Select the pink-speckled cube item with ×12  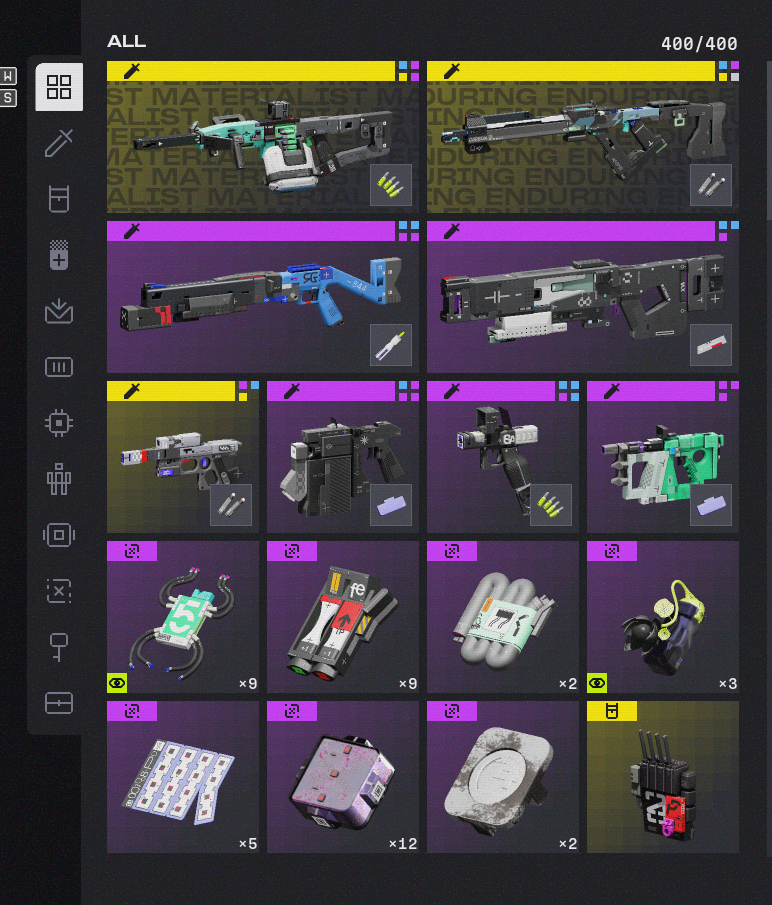(342, 777)
